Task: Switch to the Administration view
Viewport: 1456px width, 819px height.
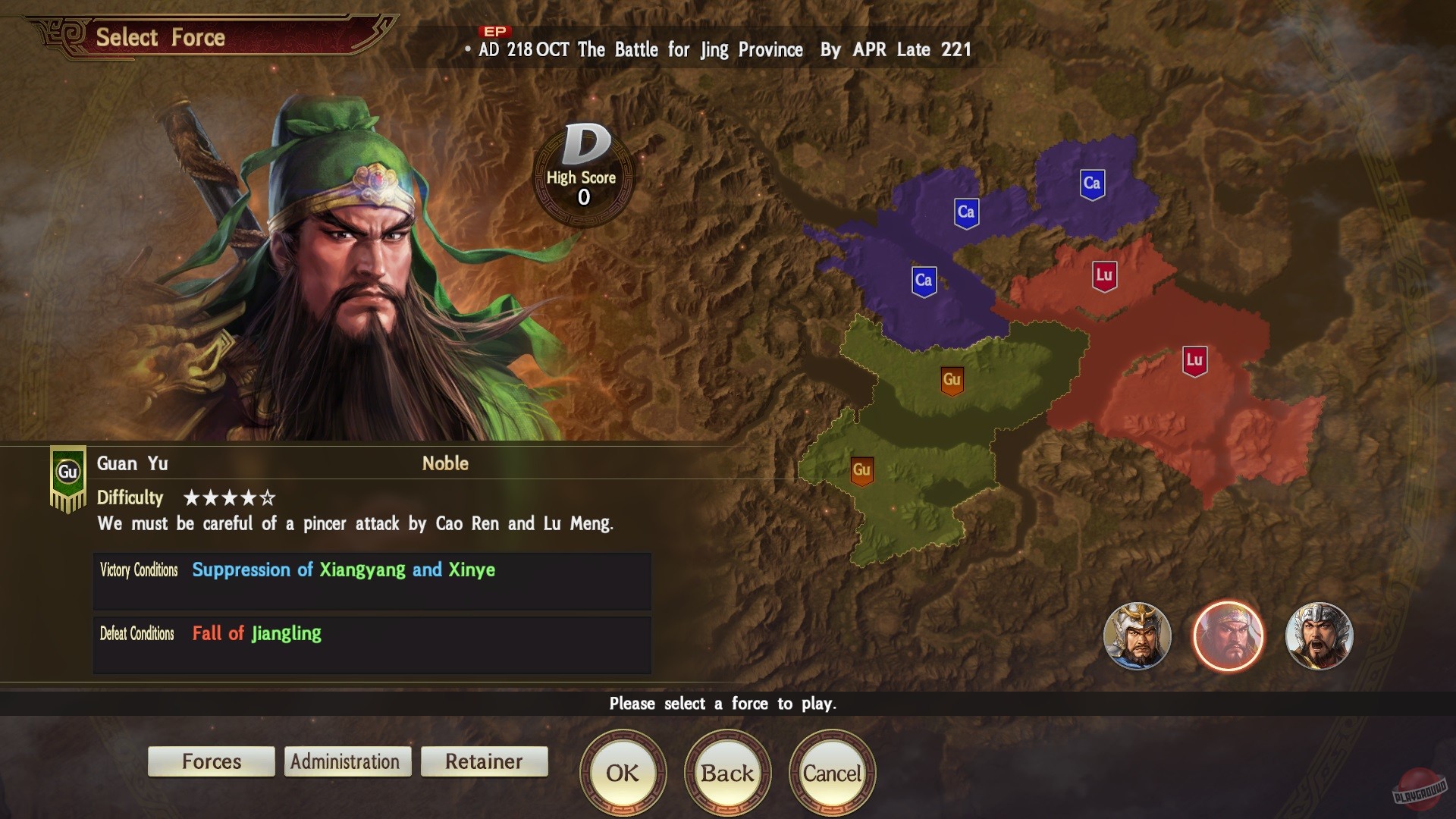Action: coord(347,761)
